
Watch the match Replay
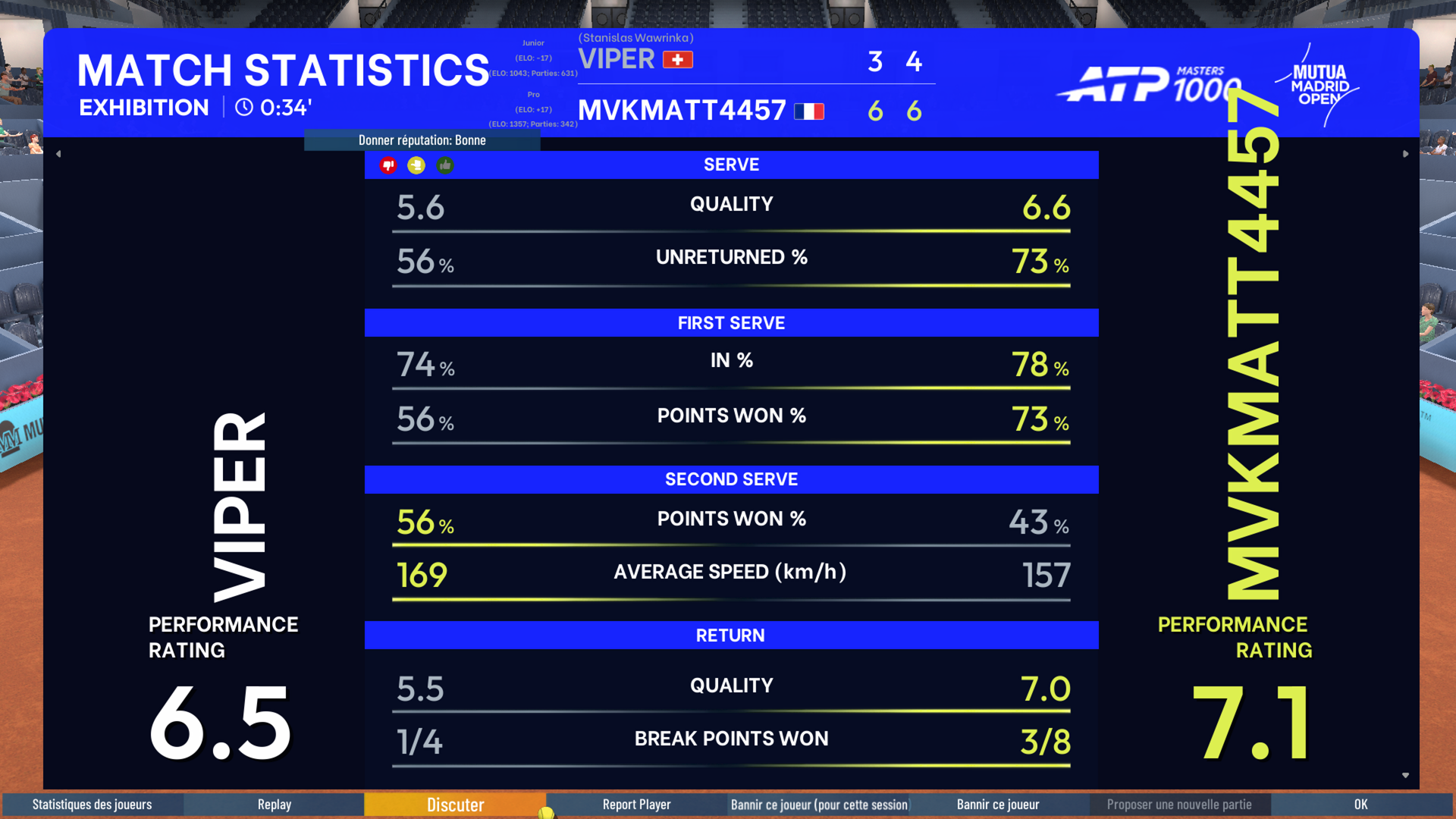tap(274, 805)
